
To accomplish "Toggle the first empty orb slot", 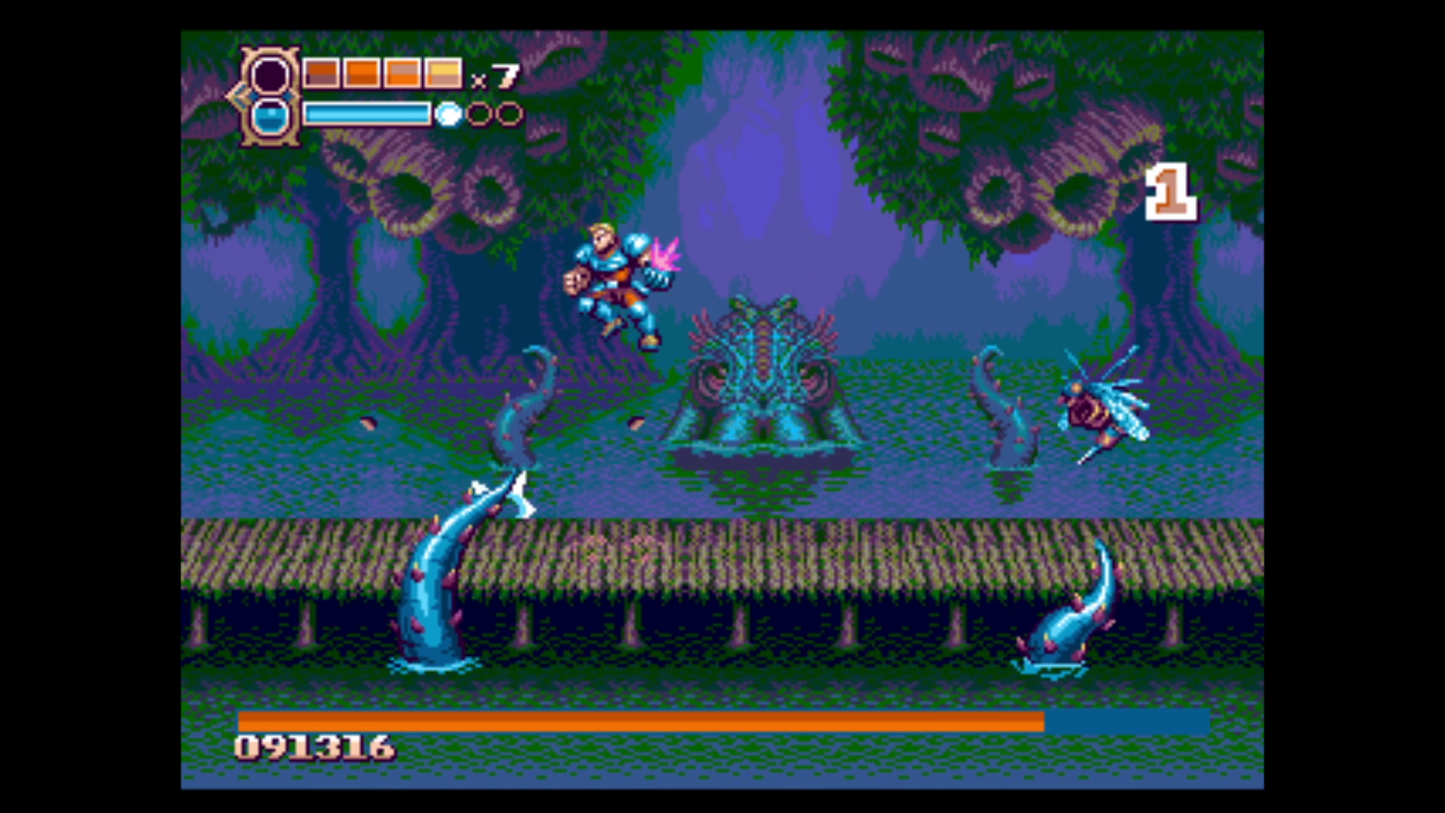I will pyautogui.click(x=481, y=114).
